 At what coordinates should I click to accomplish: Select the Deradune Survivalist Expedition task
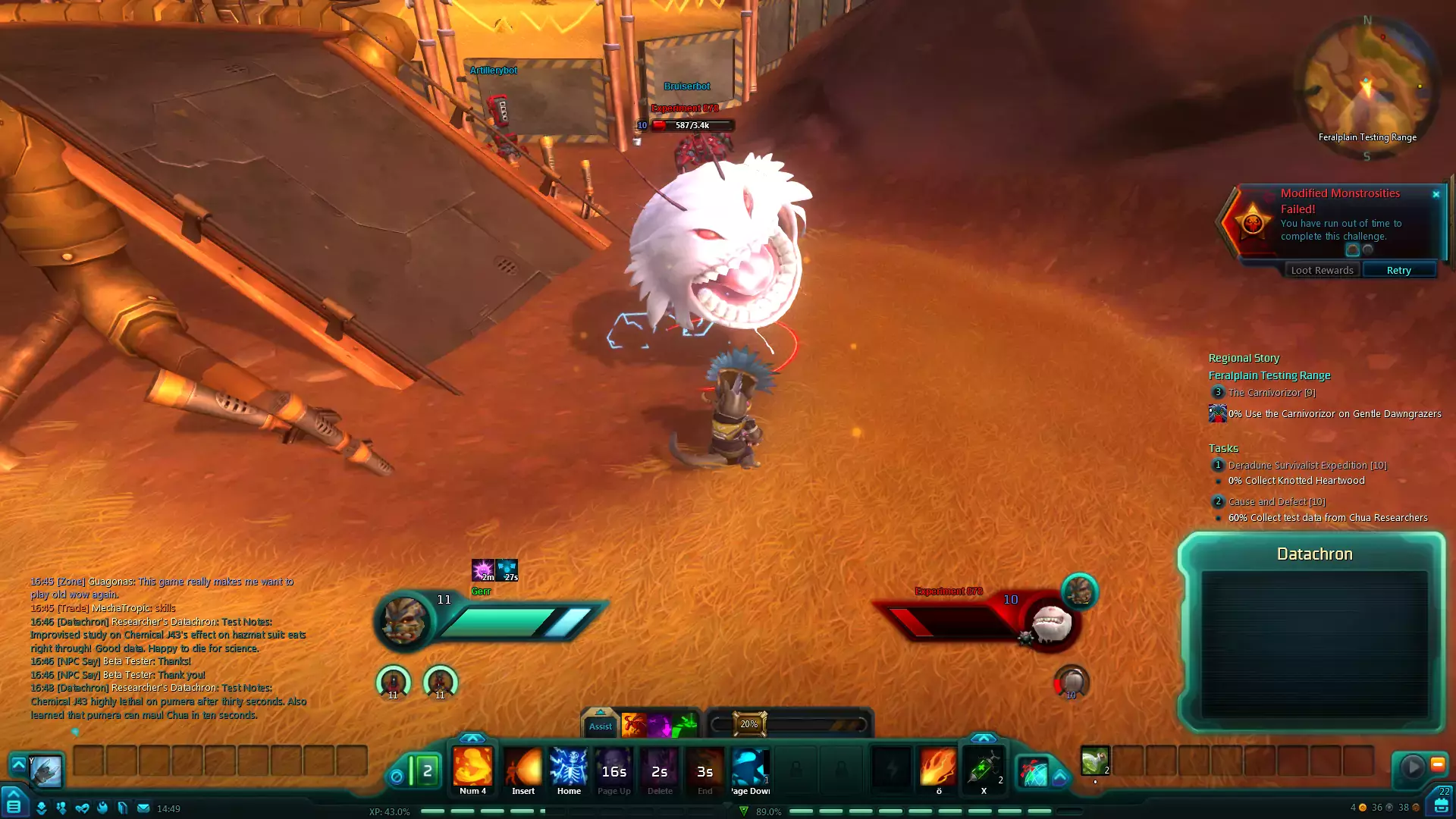click(x=1307, y=466)
